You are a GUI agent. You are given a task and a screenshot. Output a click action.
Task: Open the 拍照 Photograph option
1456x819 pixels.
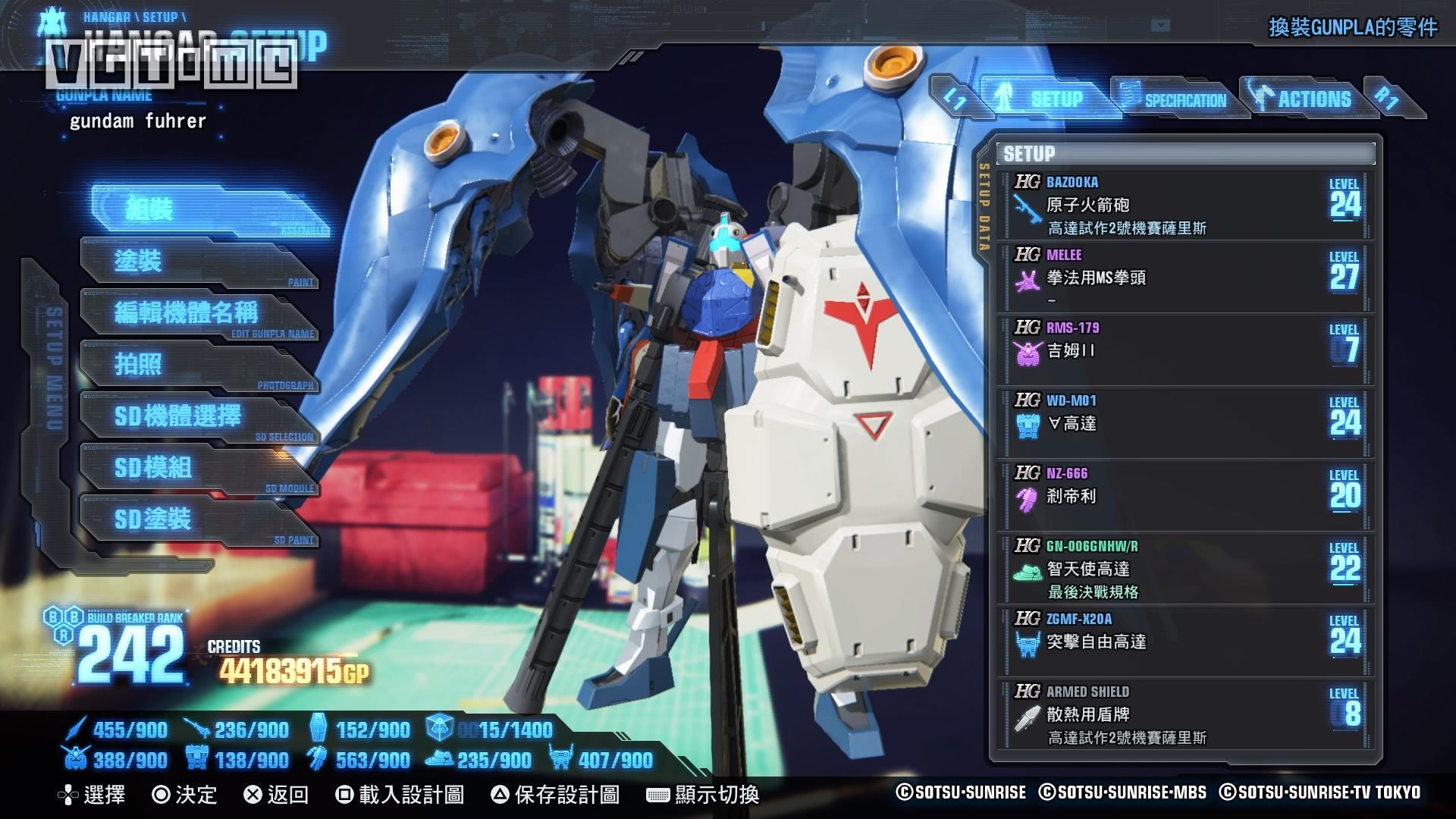[x=199, y=365]
